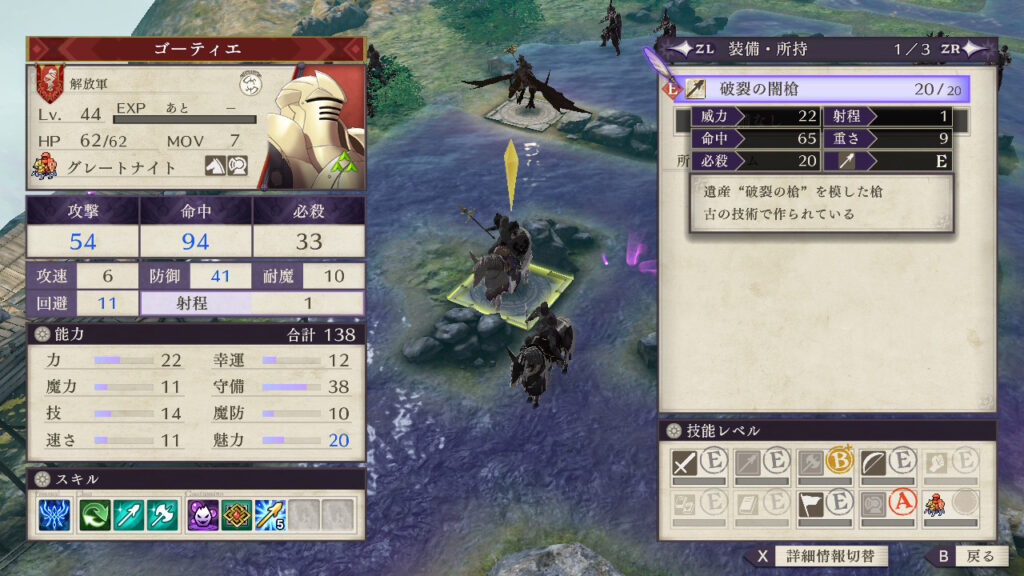This screenshot has height=576, width=1024.
Task: Inspect the white flag authority skill slot
Action: pyautogui.click(x=825, y=505)
